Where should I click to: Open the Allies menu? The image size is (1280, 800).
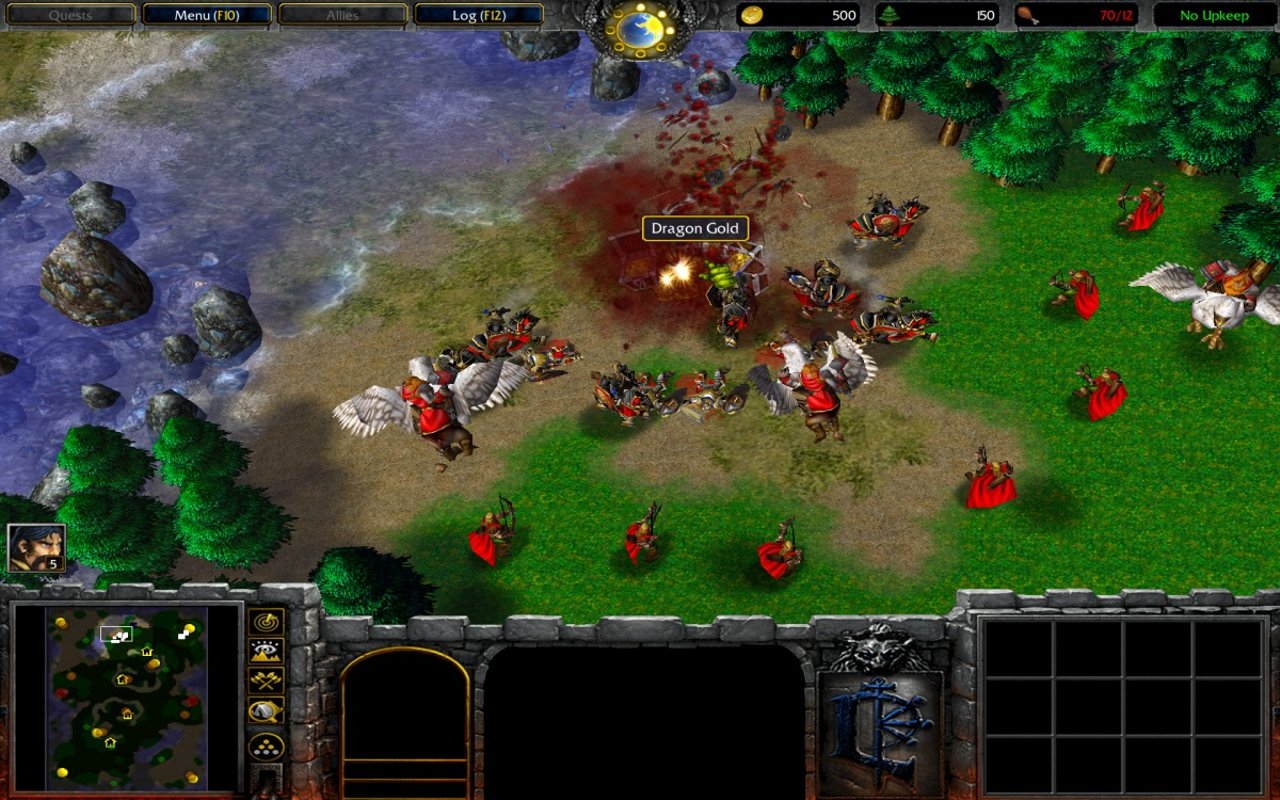(342, 15)
